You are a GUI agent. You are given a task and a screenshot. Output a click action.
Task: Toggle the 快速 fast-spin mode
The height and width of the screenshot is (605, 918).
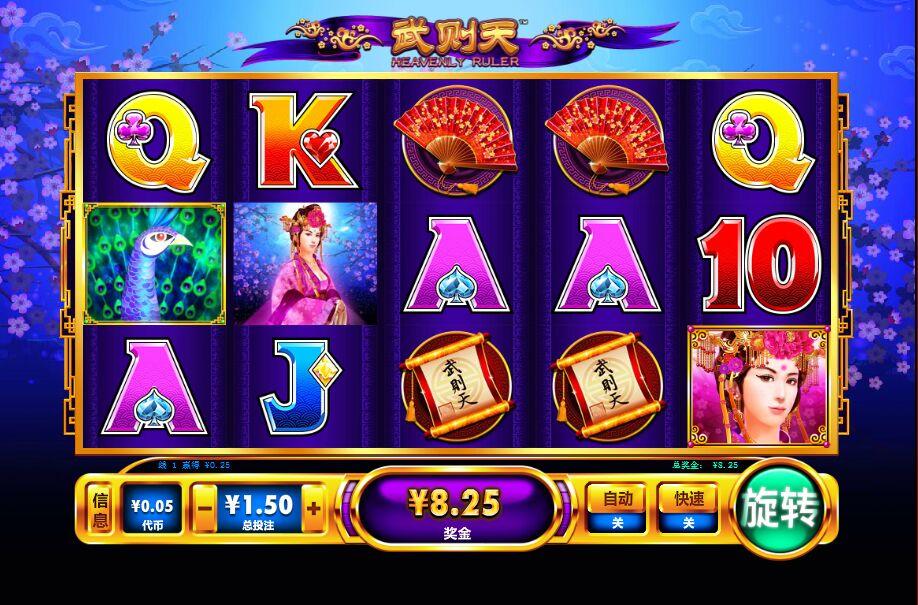coord(688,507)
